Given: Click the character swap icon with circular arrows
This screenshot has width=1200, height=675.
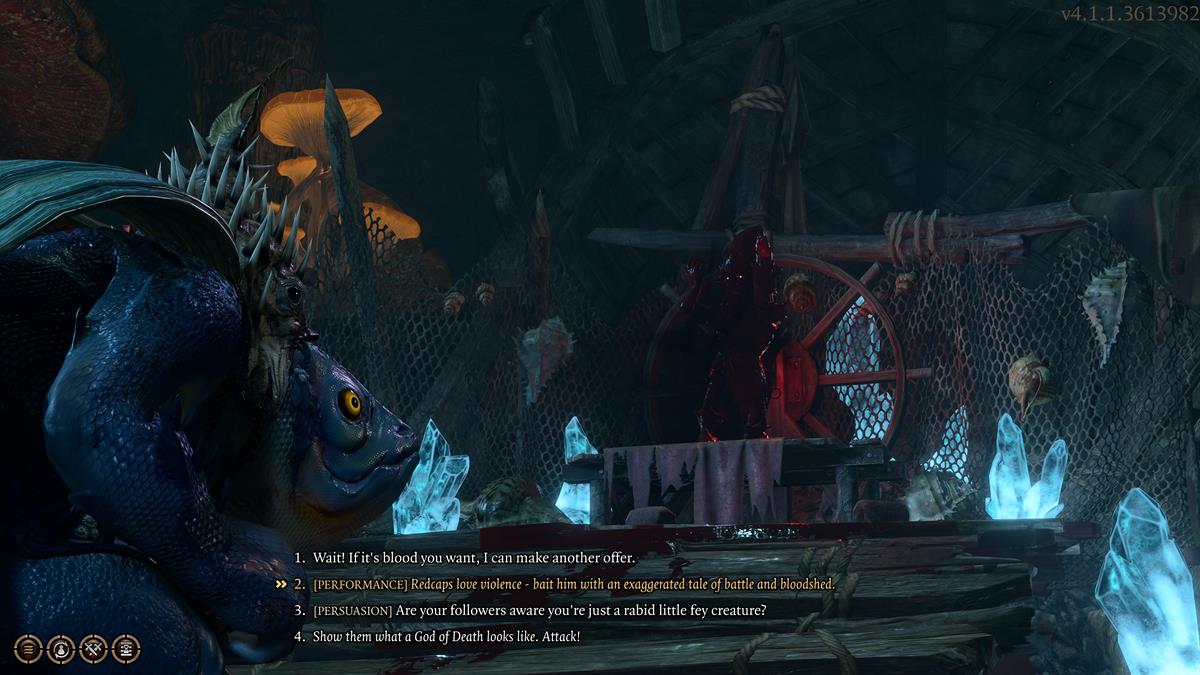Looking at the screenshot, I should 61,649.
